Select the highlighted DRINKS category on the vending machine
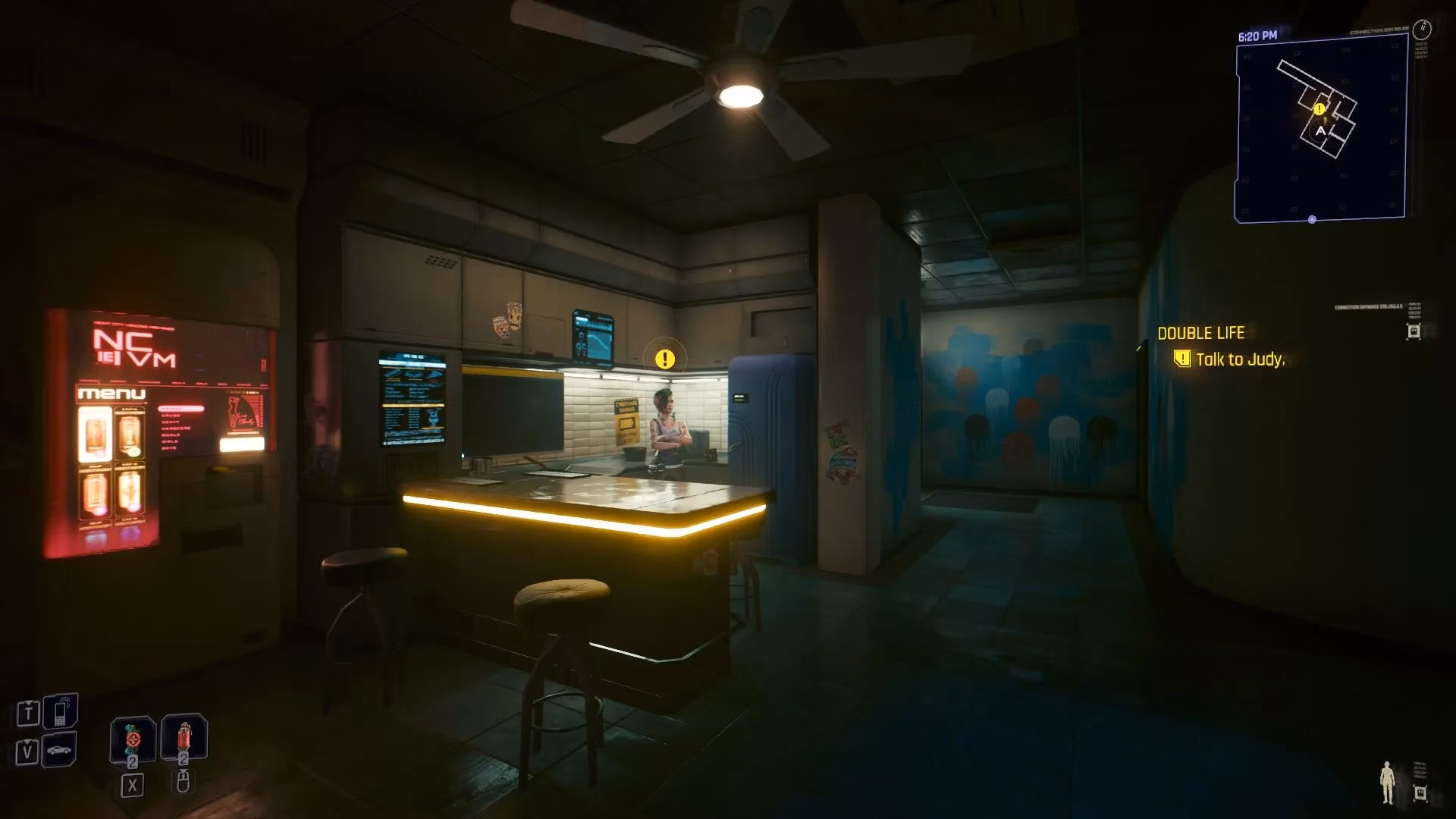1456x819 pixels. point(181,409)
